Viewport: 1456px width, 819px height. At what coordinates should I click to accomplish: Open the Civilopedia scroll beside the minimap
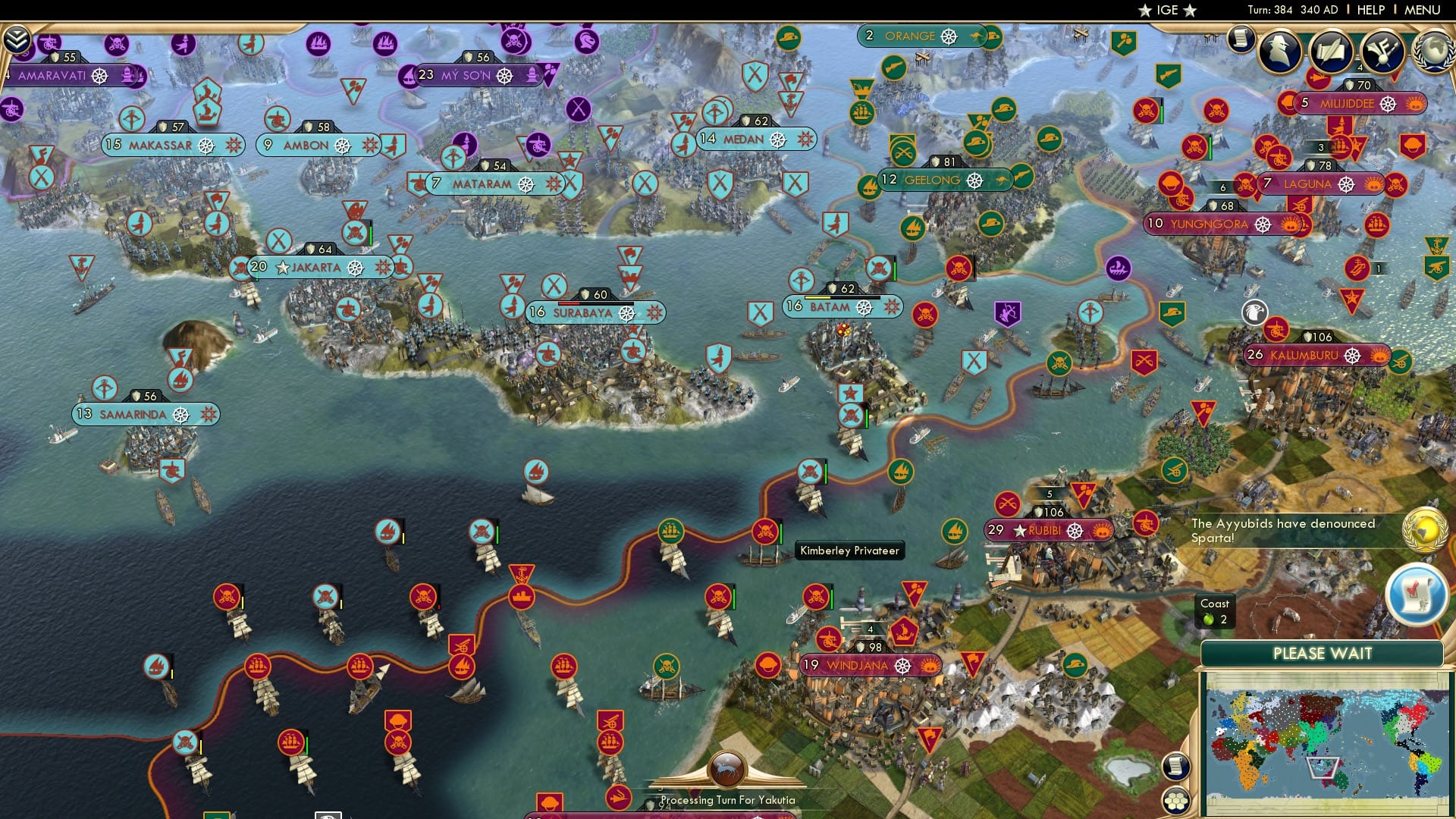tap(1175, 766)
